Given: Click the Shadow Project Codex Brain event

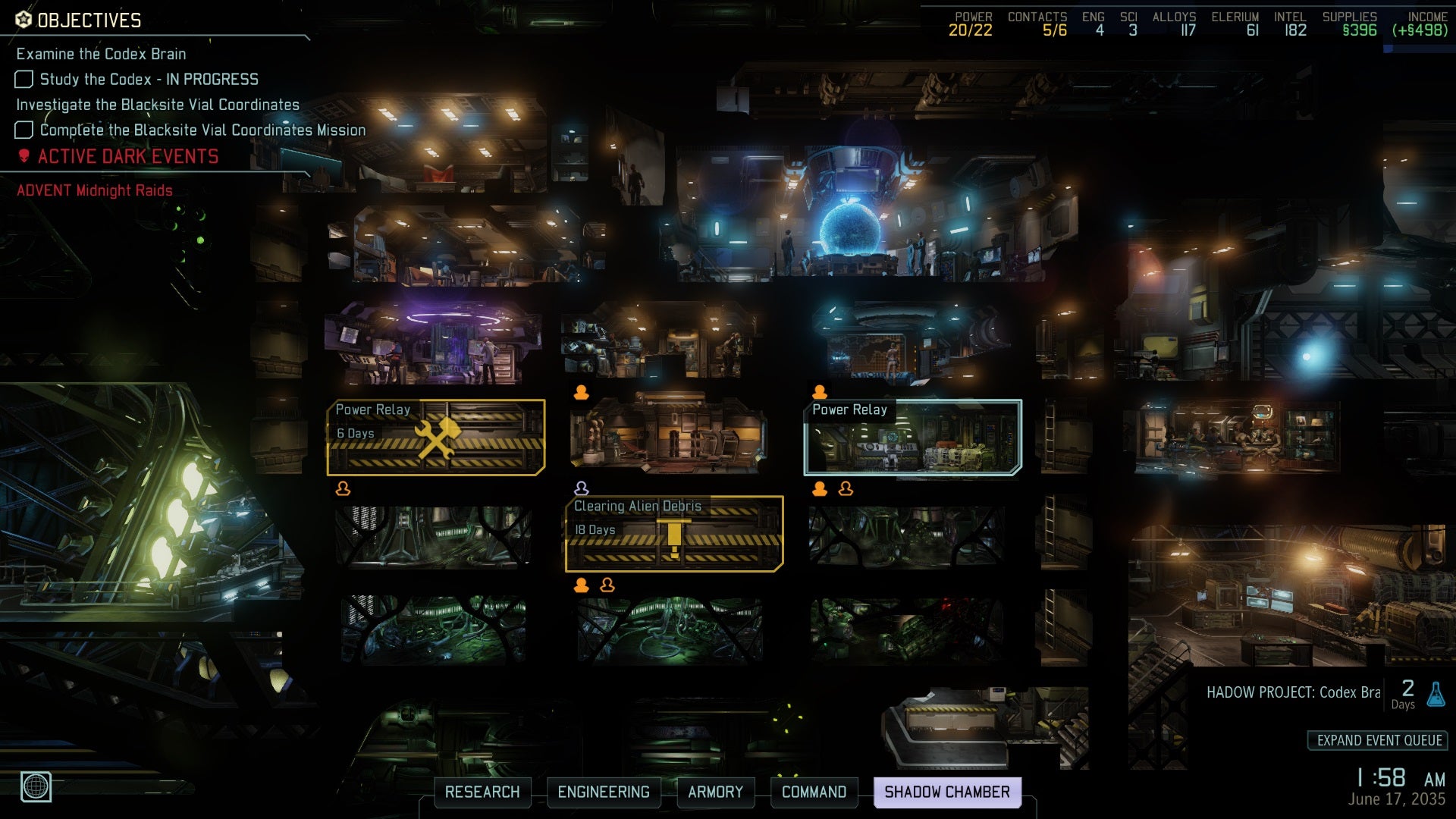Looking at the screenshot, I should (1293, 693).
